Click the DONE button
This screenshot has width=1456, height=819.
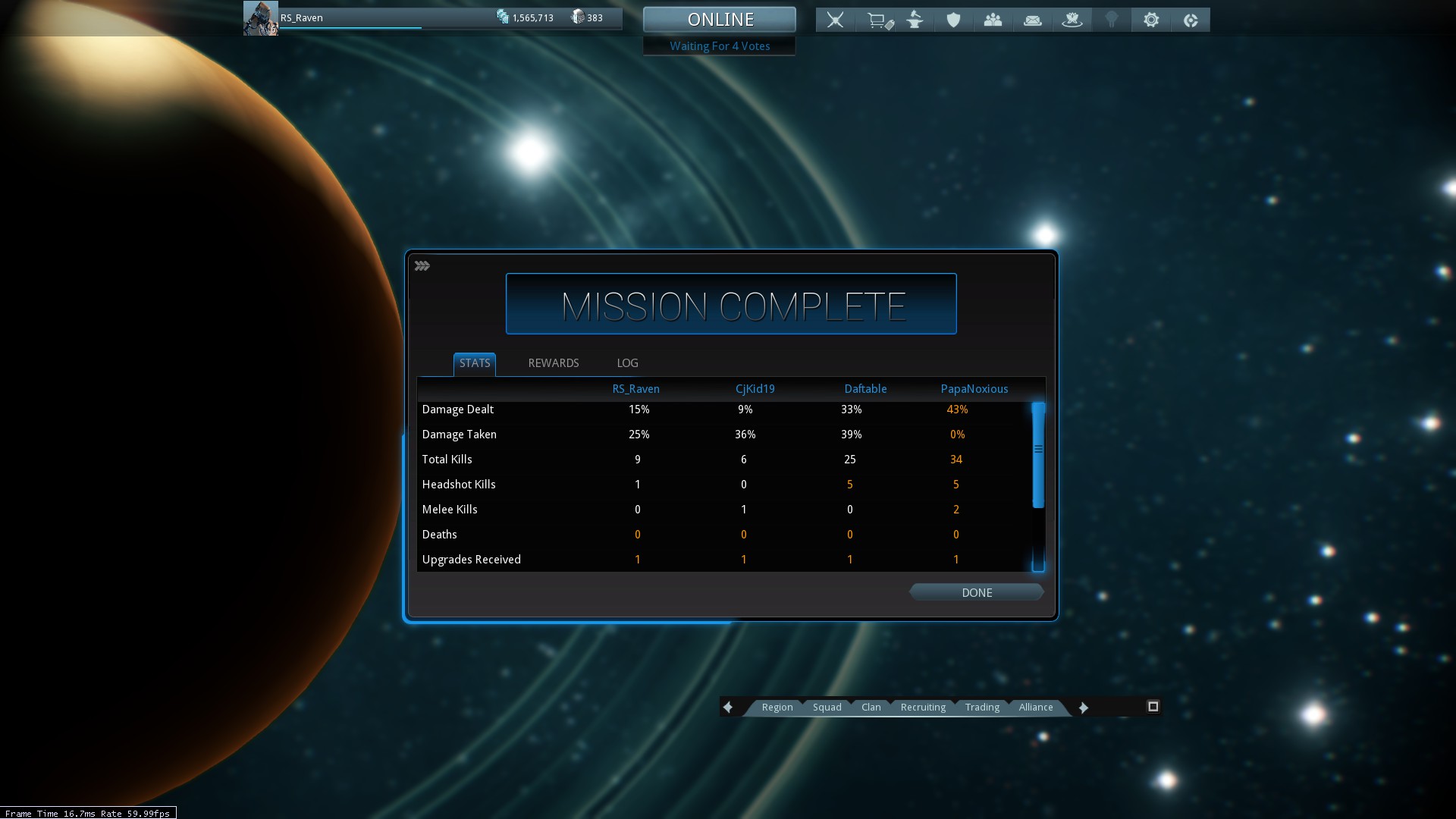(x=976, y=592)
